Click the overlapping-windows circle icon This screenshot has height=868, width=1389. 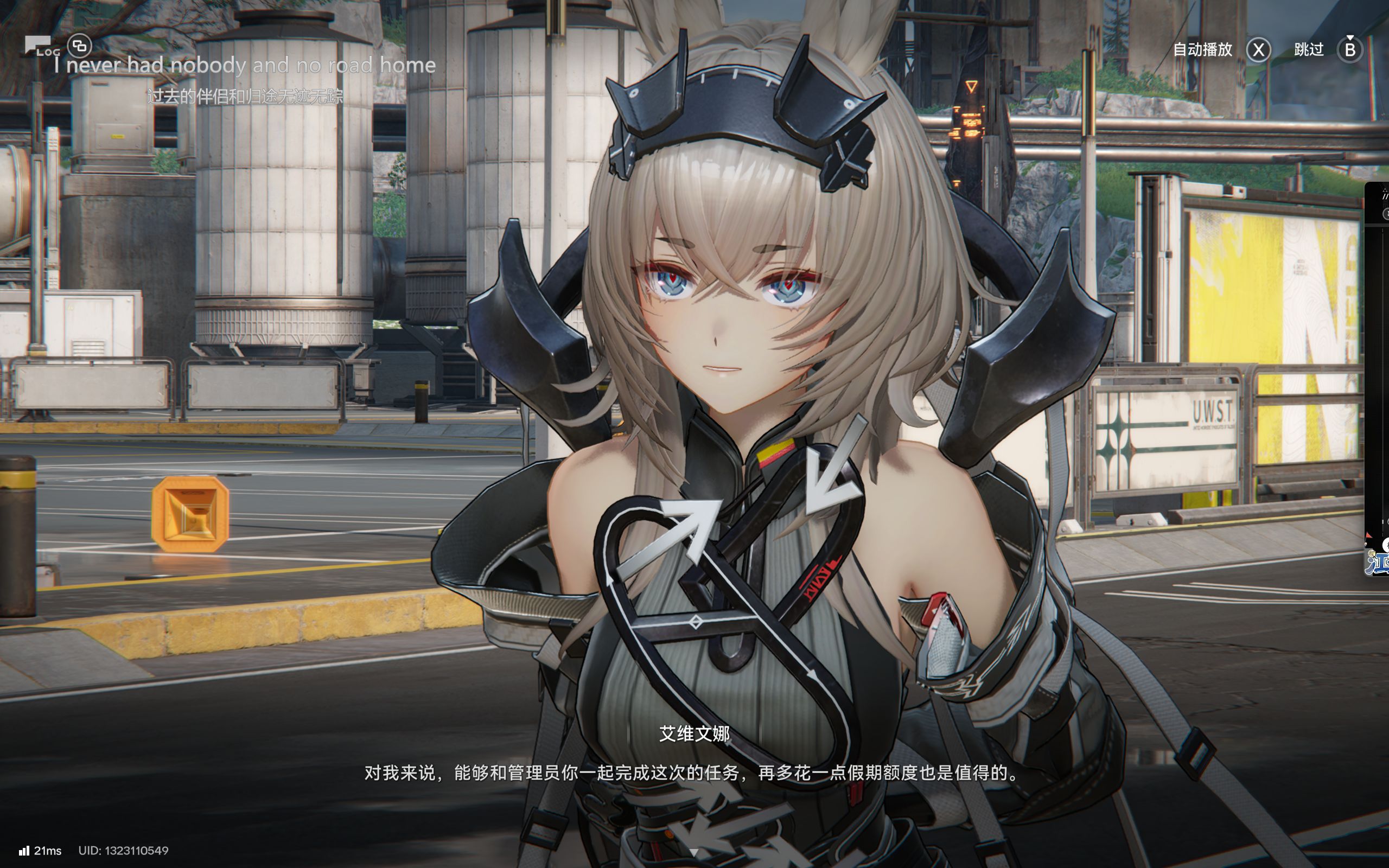coord(80,46)
